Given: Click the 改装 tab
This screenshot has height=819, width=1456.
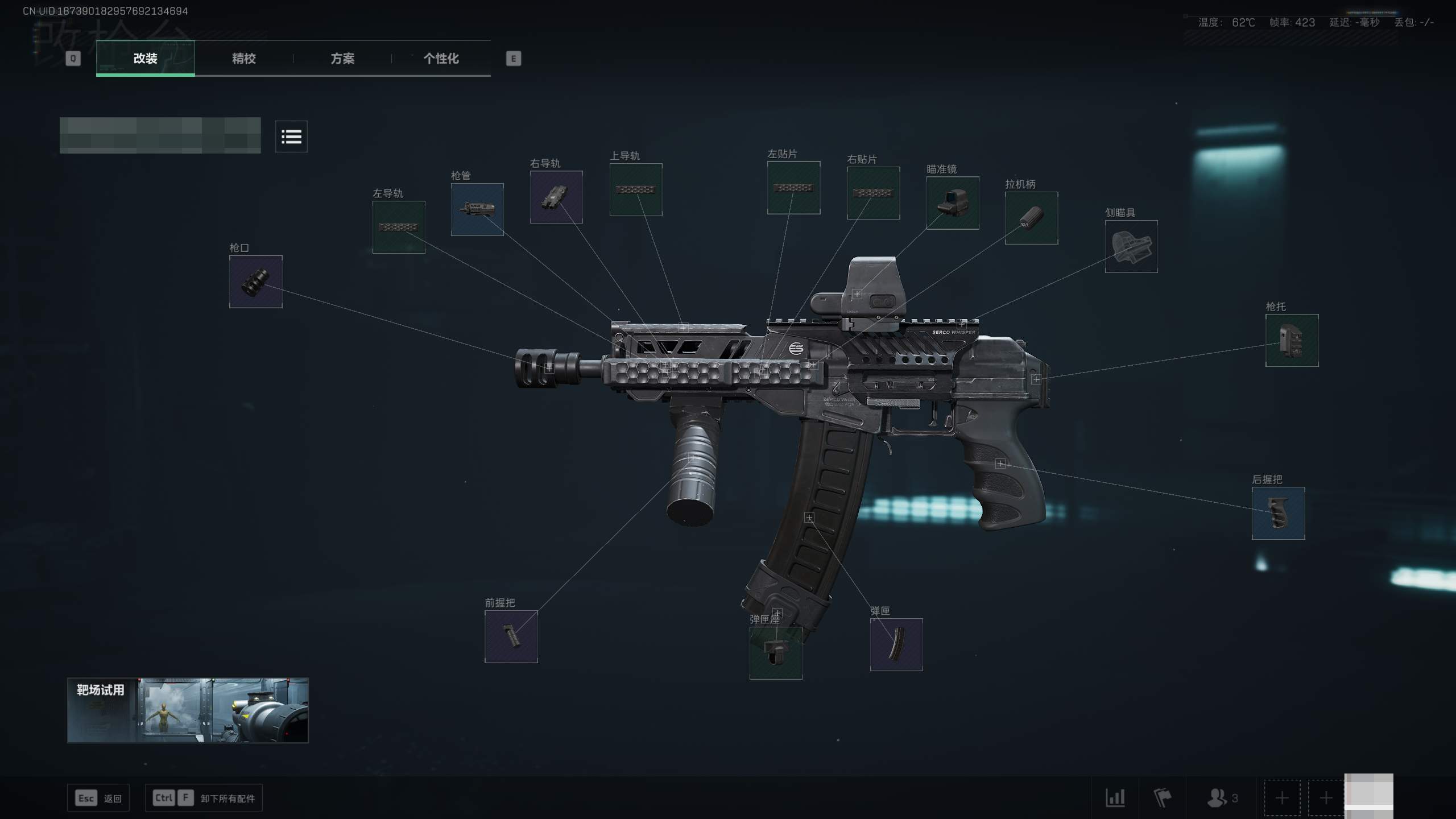Looking at the screenshot, I should tap(145, 59).
